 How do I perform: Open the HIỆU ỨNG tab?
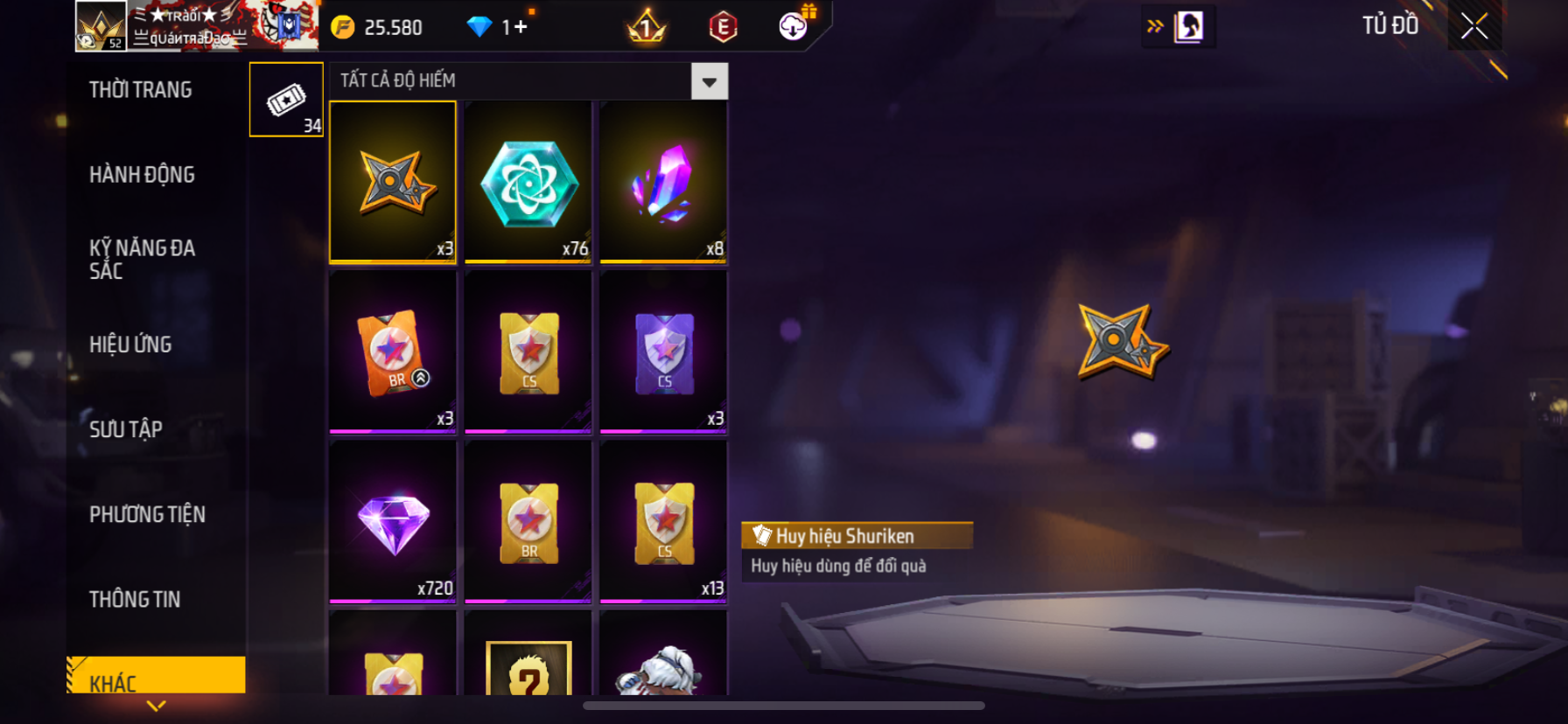[x=130, y=345]
